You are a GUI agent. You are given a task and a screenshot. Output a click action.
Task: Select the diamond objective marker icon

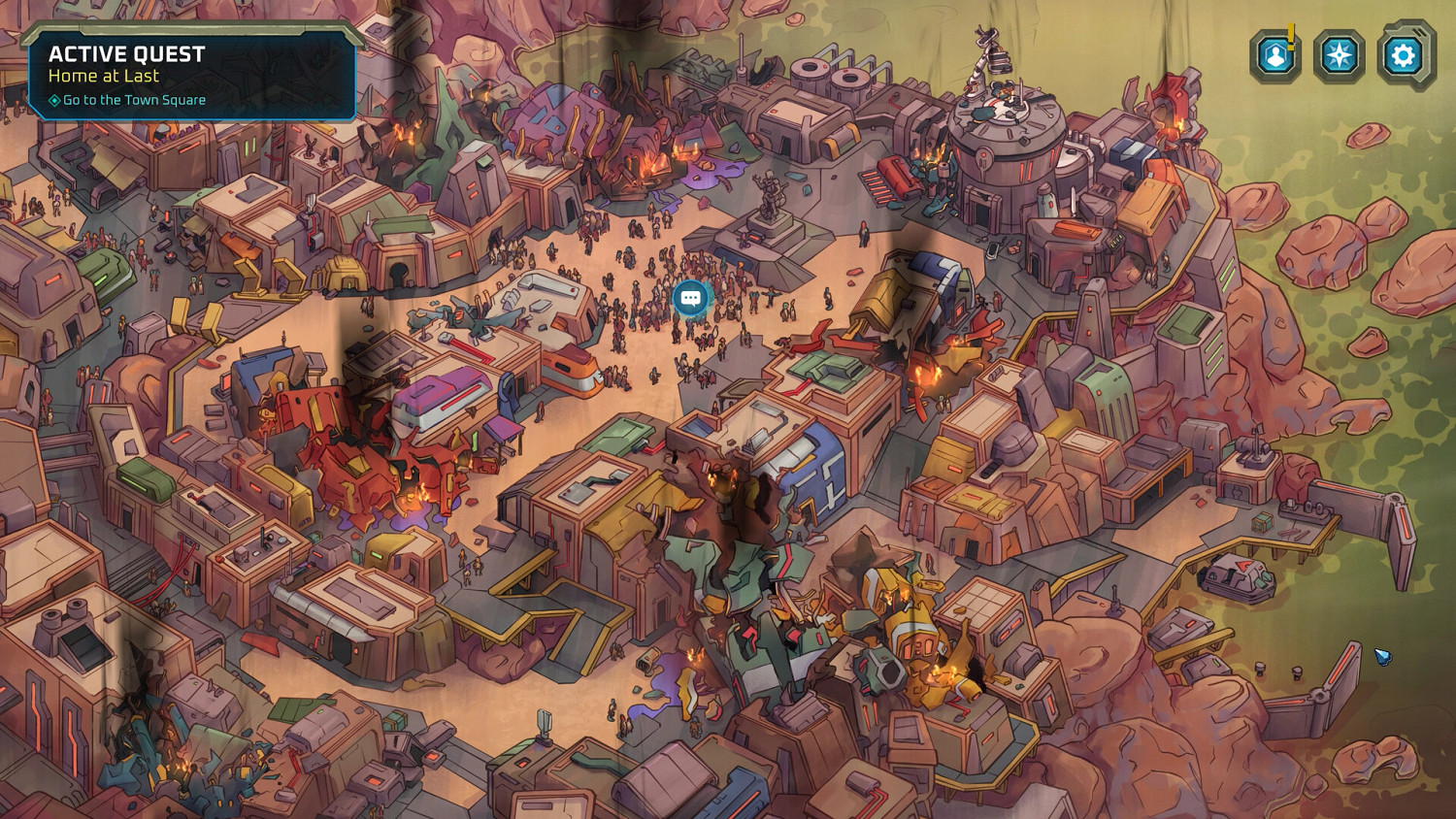point(56,99)
